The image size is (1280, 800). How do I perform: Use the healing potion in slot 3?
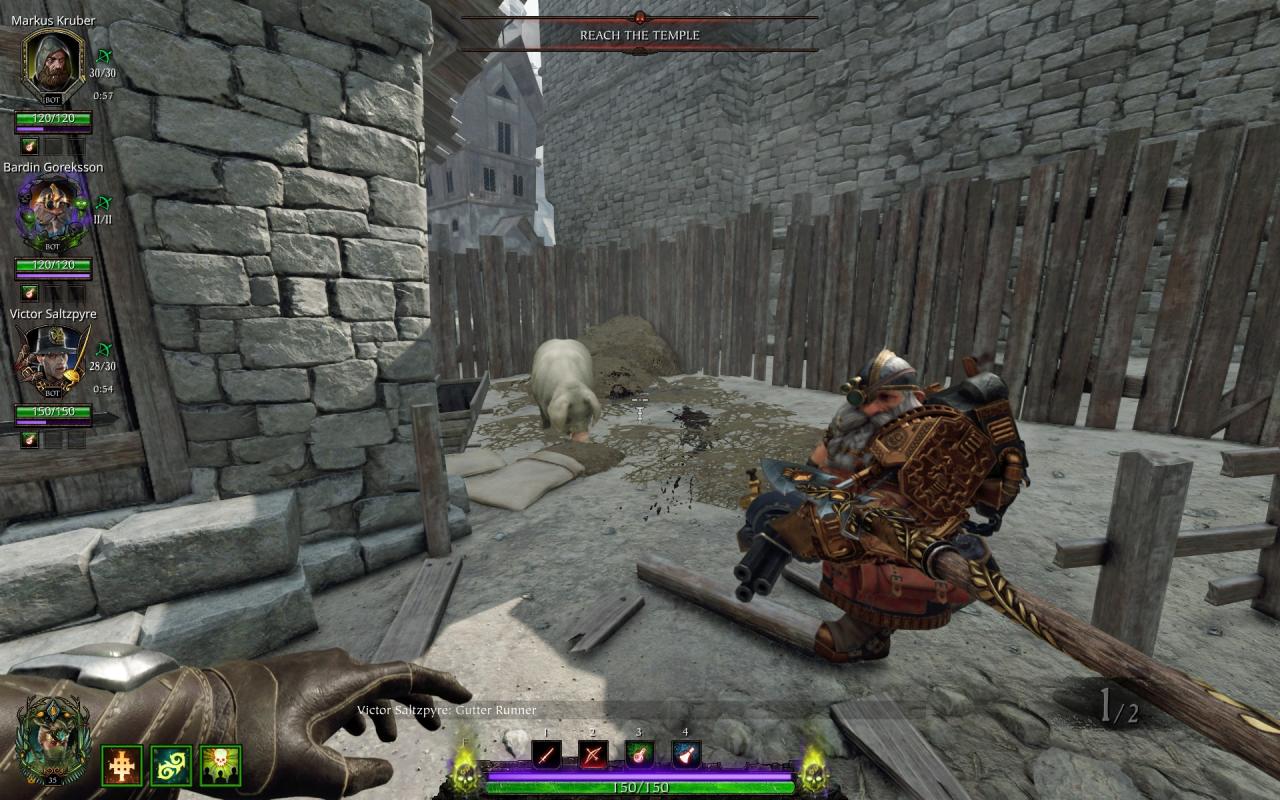click(x=640, y=754)
